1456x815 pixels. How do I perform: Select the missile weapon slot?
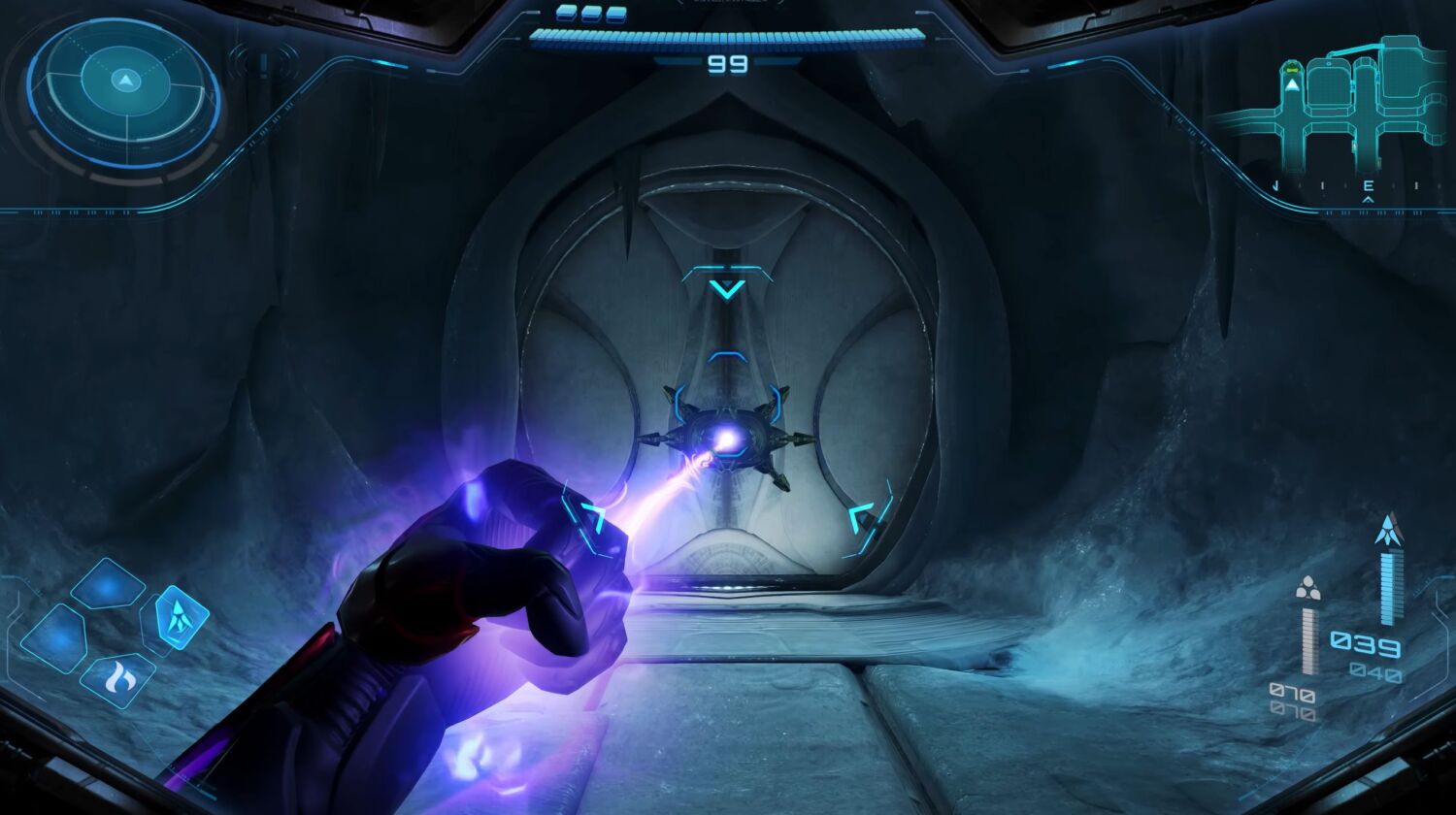[x=182, y=616]
